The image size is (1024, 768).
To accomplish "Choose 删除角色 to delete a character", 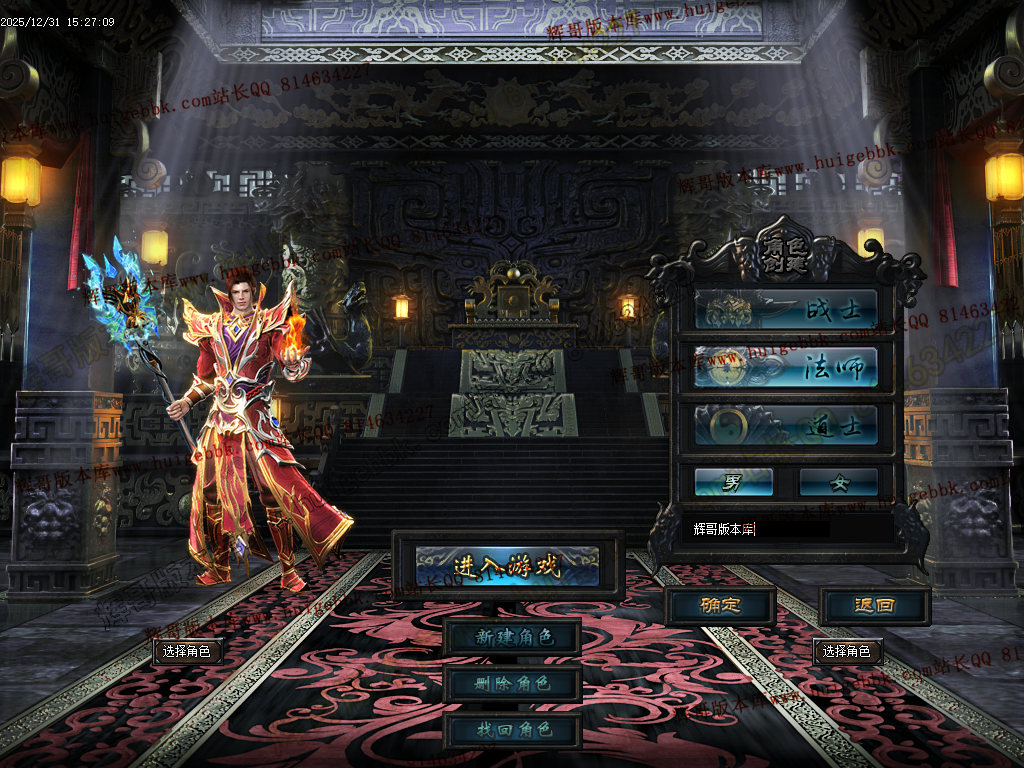I will 512,684.
